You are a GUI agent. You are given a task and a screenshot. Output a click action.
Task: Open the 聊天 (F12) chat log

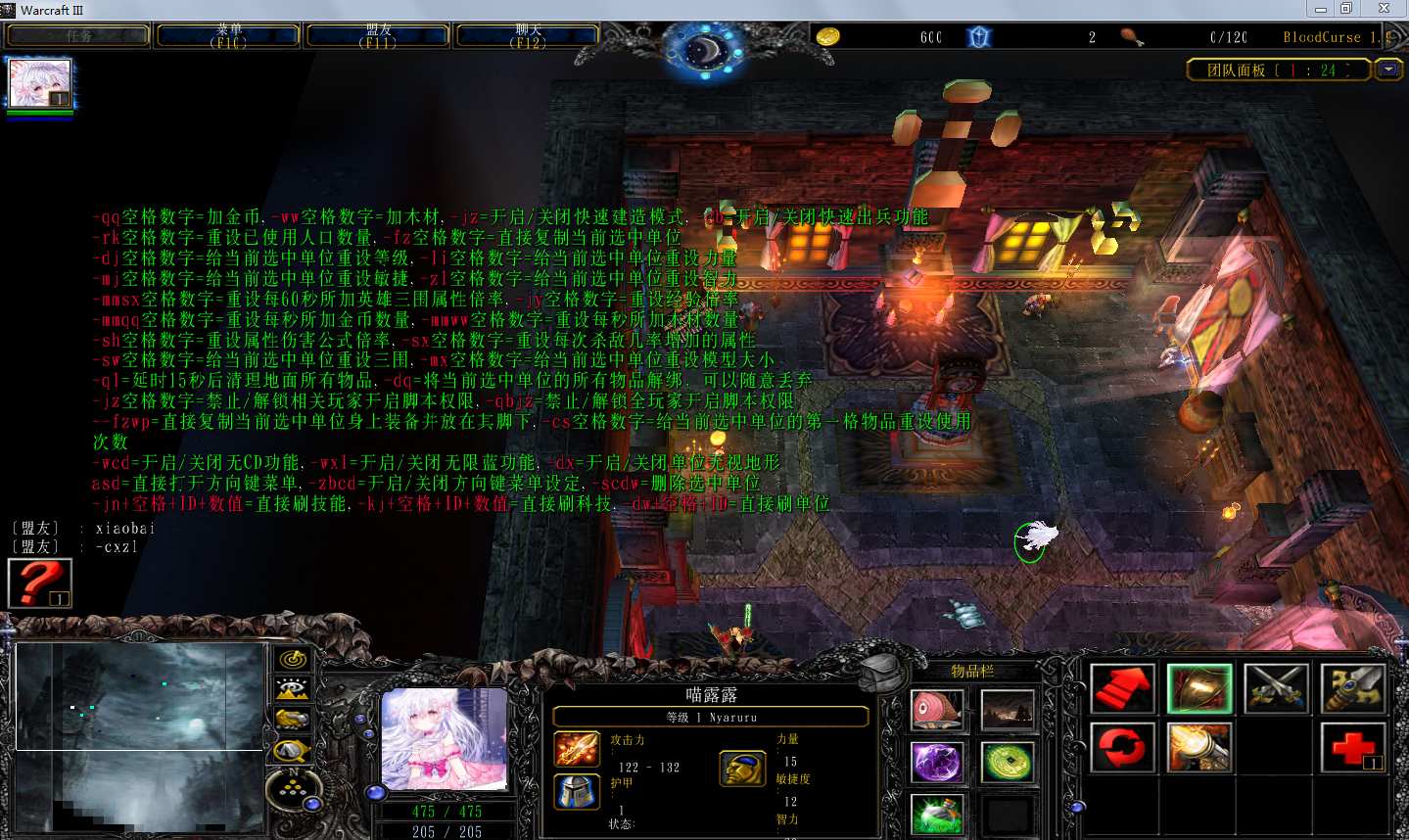(528, 36)
